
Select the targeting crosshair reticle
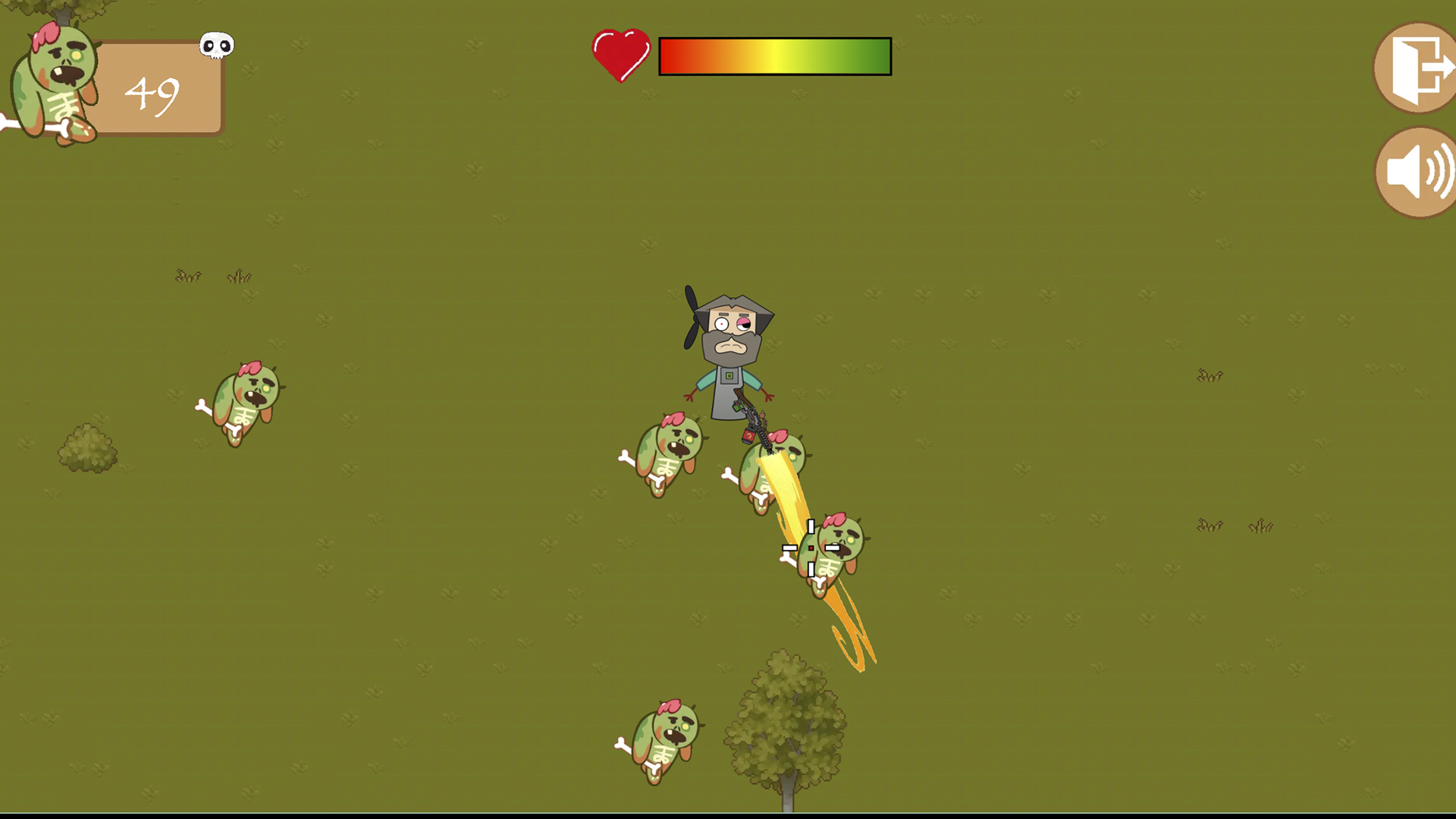click(x=811, y=546)
